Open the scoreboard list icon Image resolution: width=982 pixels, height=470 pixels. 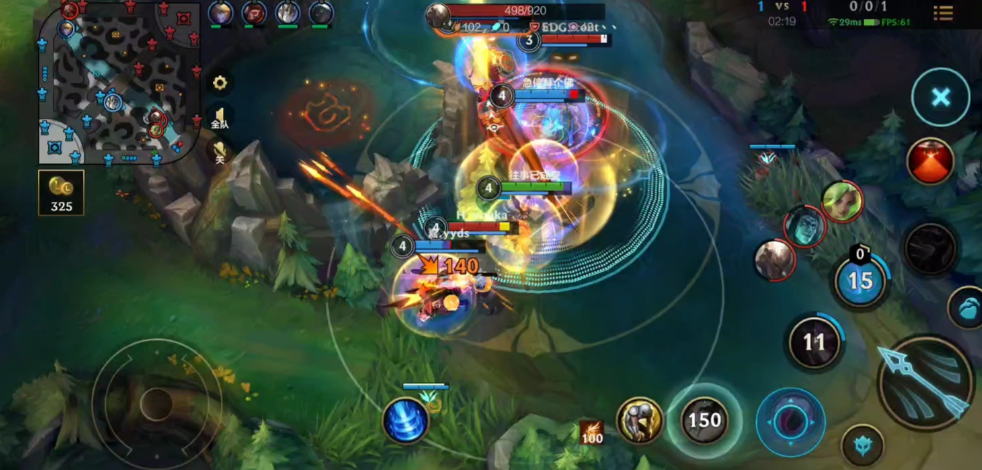pyautogui.click(x=942, y=13)
